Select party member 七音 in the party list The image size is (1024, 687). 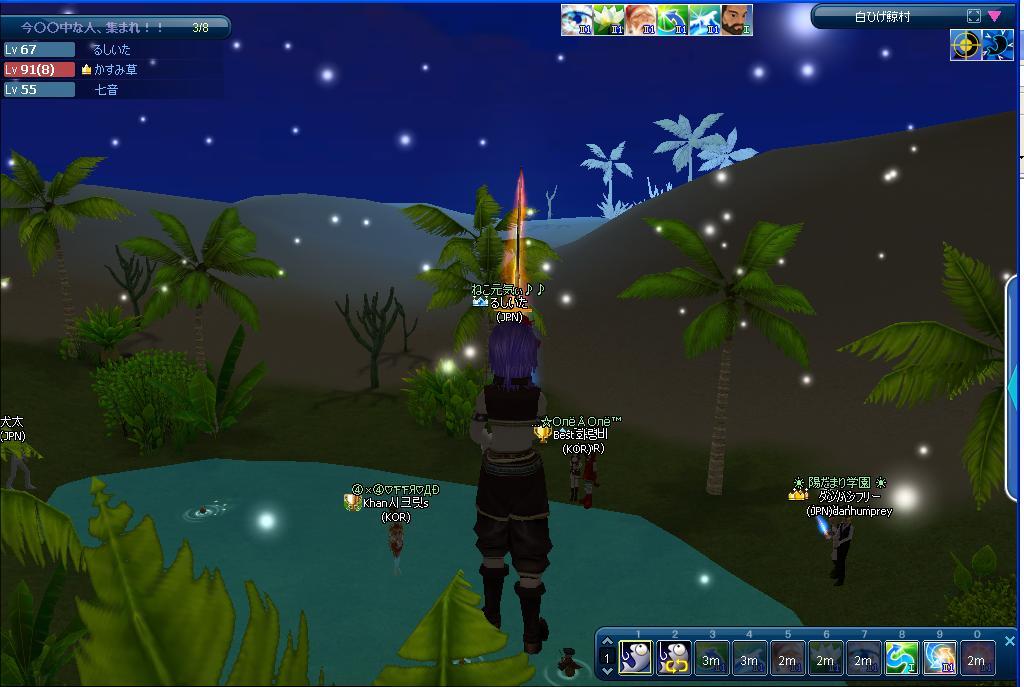[106, 89]
